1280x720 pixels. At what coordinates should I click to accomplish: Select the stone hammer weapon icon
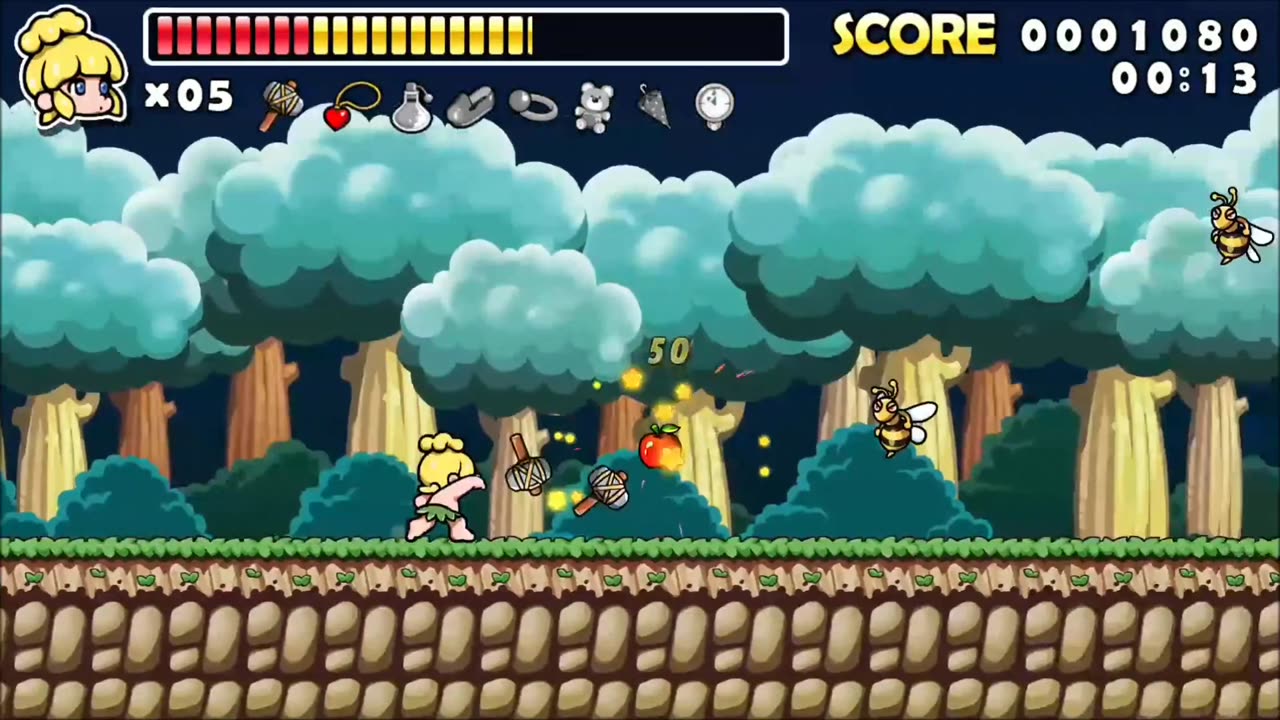pos(282,105)
